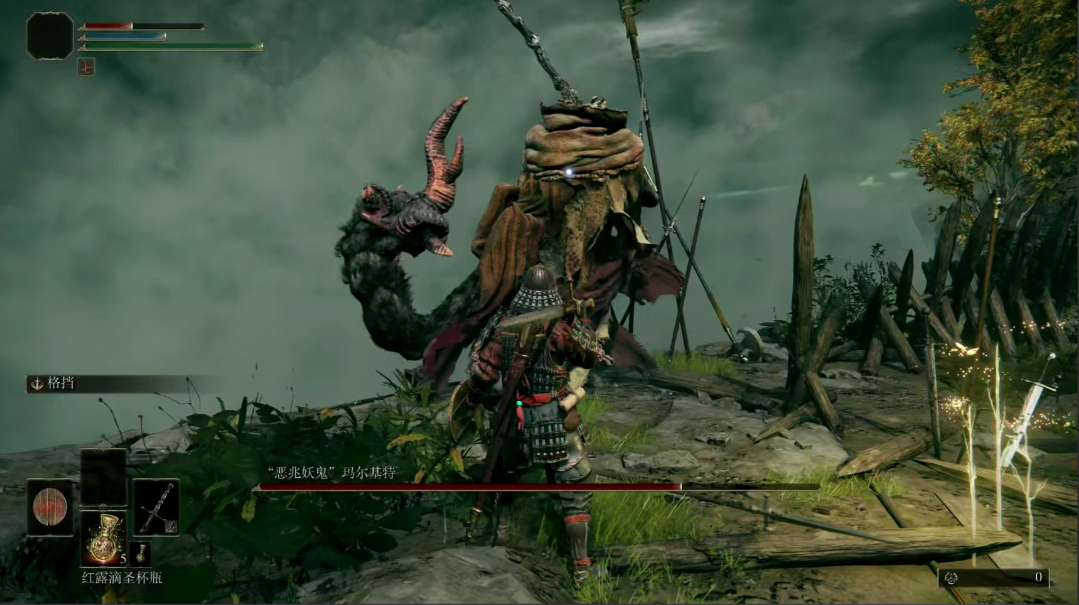Click the small flask pouch icon

pyautogui.click(x=141, y=553)
